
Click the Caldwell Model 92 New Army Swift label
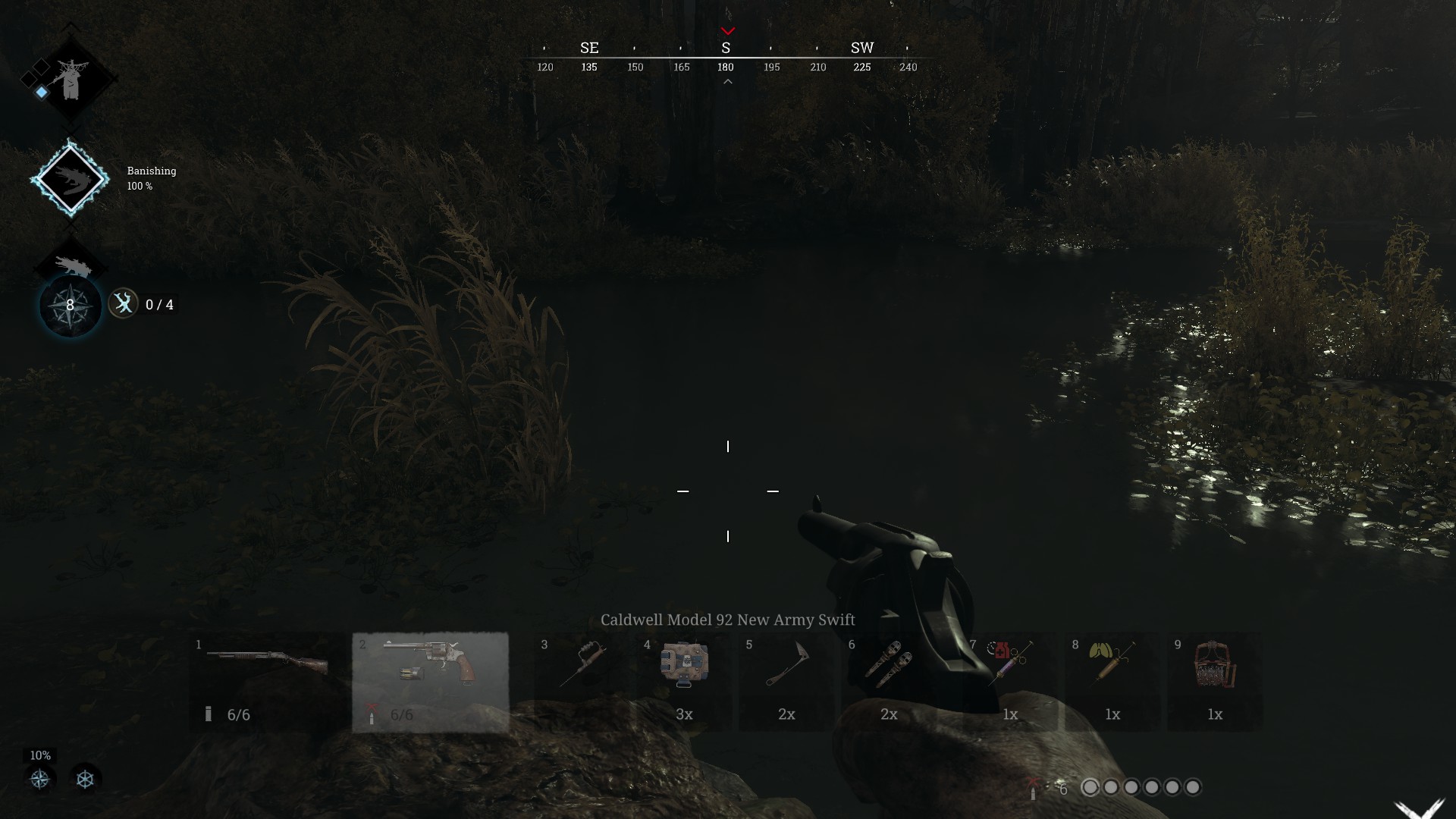[x=727, y=620]
